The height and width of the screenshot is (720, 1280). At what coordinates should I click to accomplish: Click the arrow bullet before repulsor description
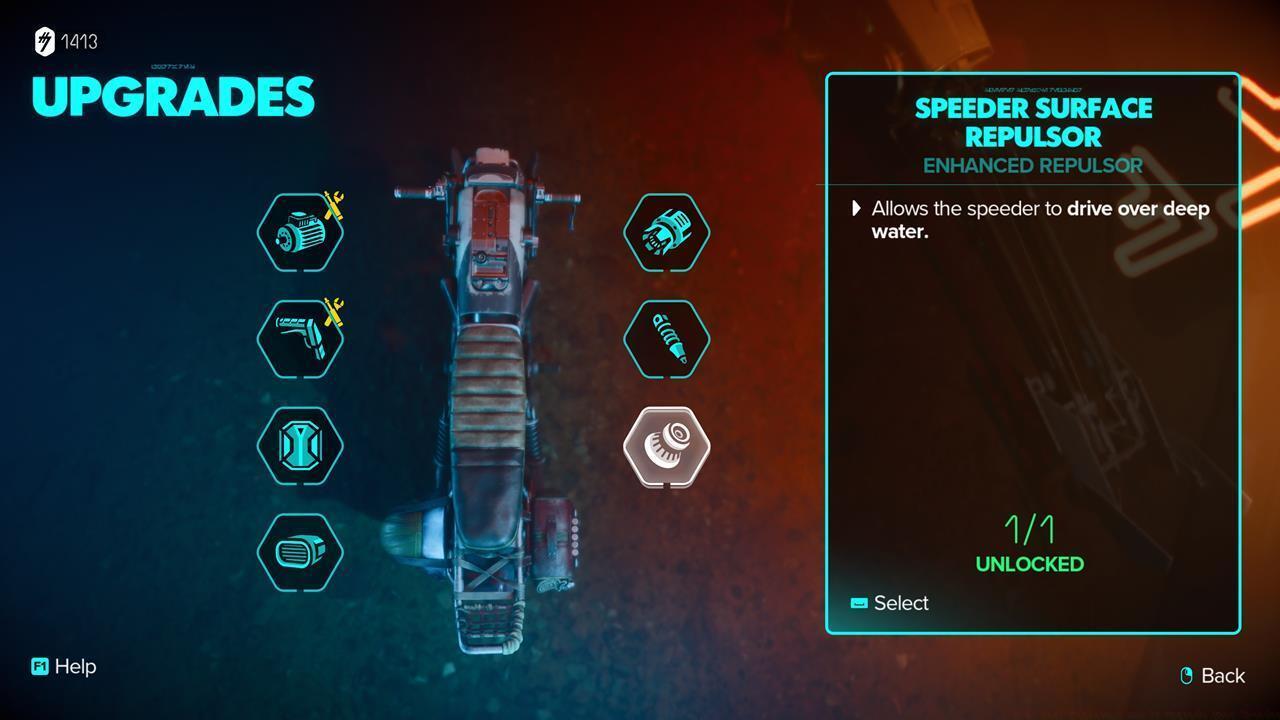856,208
